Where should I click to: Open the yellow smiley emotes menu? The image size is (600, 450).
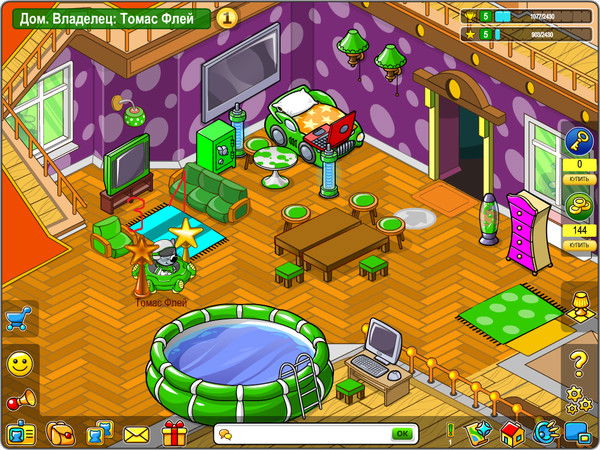pyautogui.click(x=17, y=363)
